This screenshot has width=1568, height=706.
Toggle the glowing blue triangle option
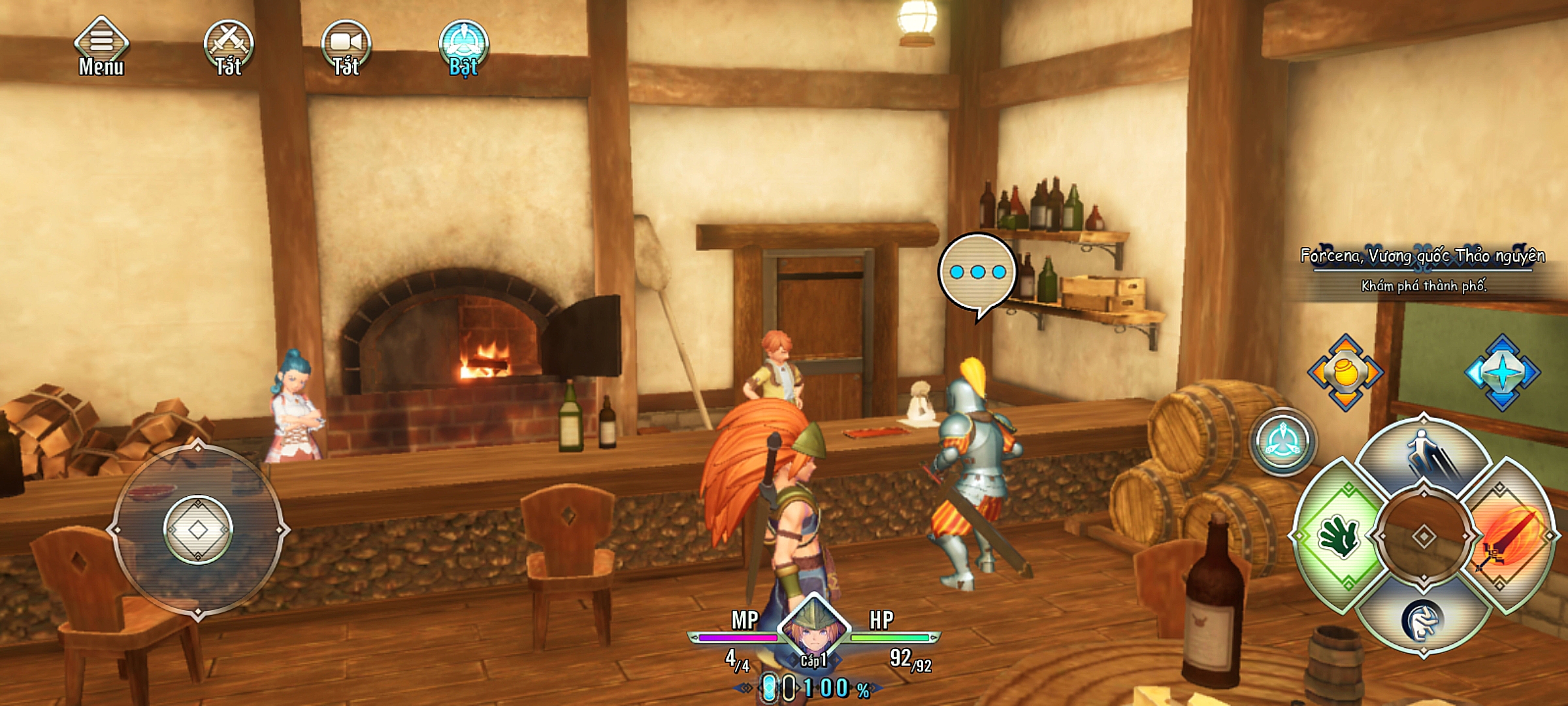[x=464, y=47]
